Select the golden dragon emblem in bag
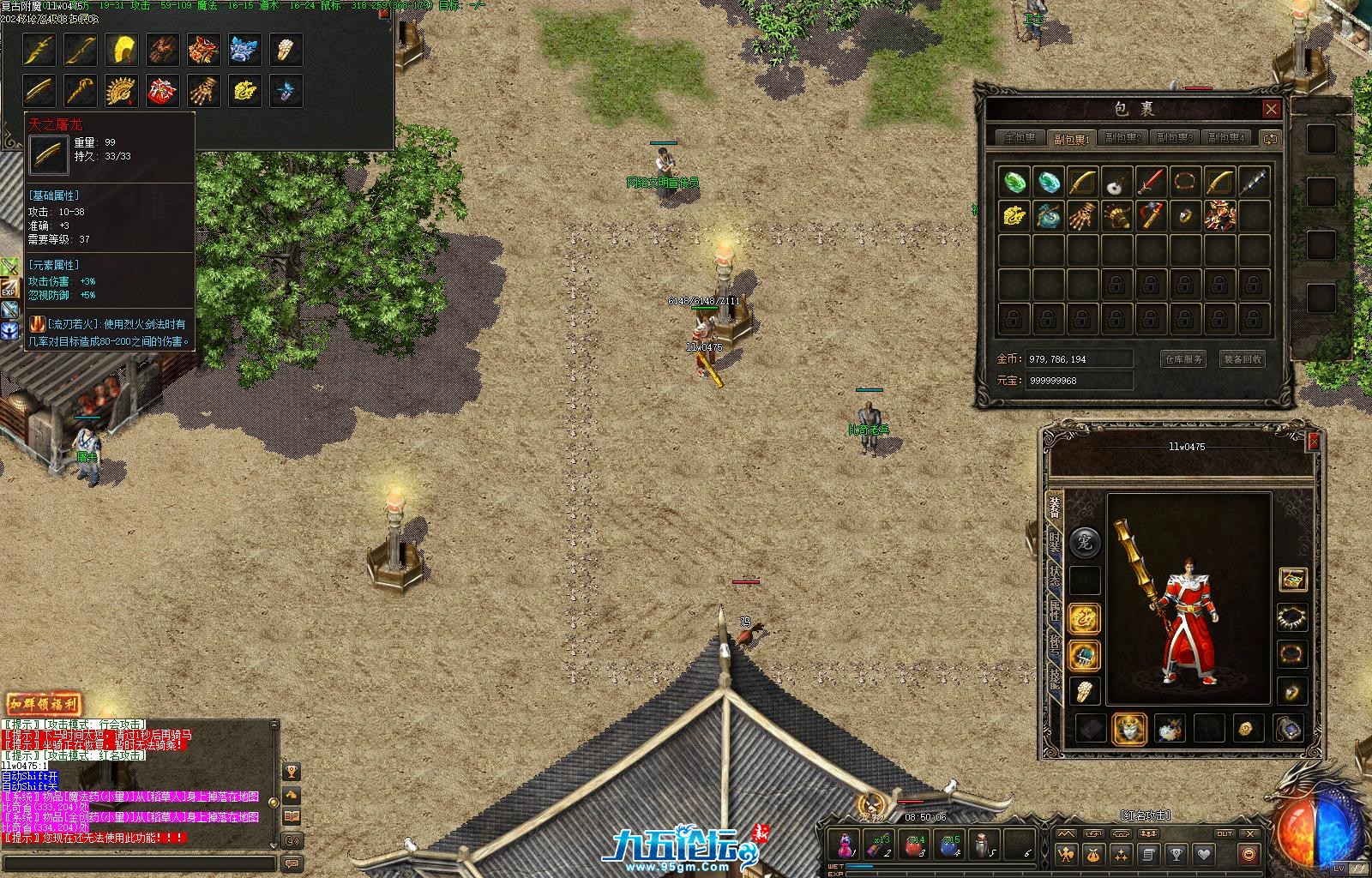 coord(1014,215)
